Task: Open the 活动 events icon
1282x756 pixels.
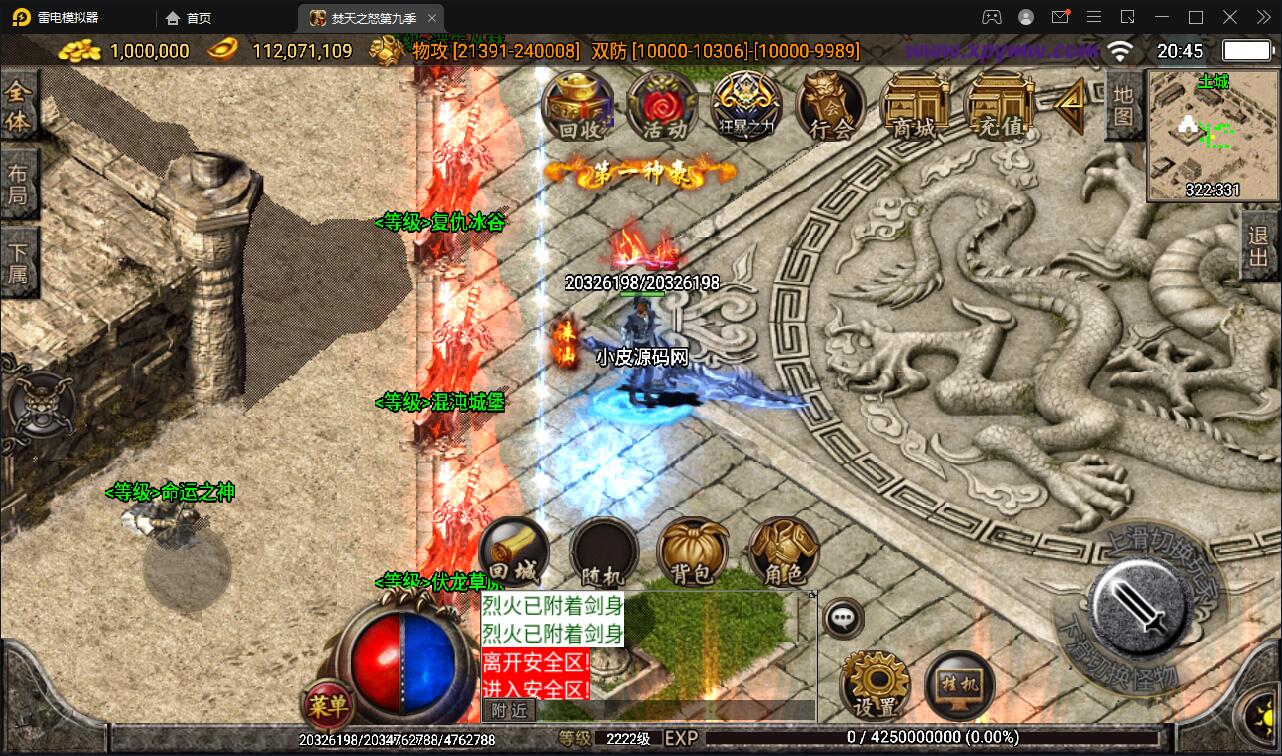Action: (662, 105)
